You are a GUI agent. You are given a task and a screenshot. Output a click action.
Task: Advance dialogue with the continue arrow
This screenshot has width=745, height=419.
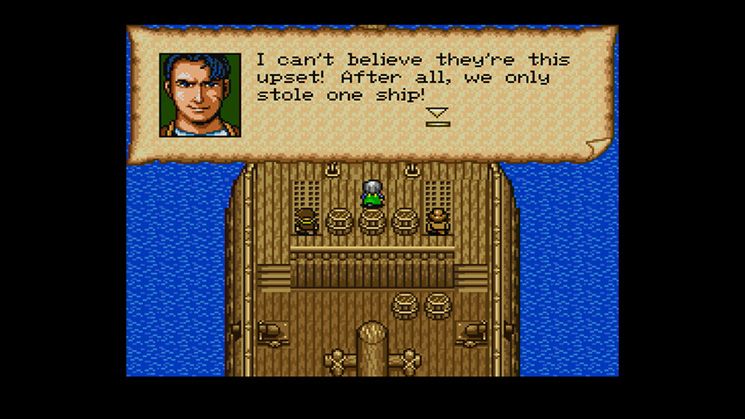pos(438,119)
